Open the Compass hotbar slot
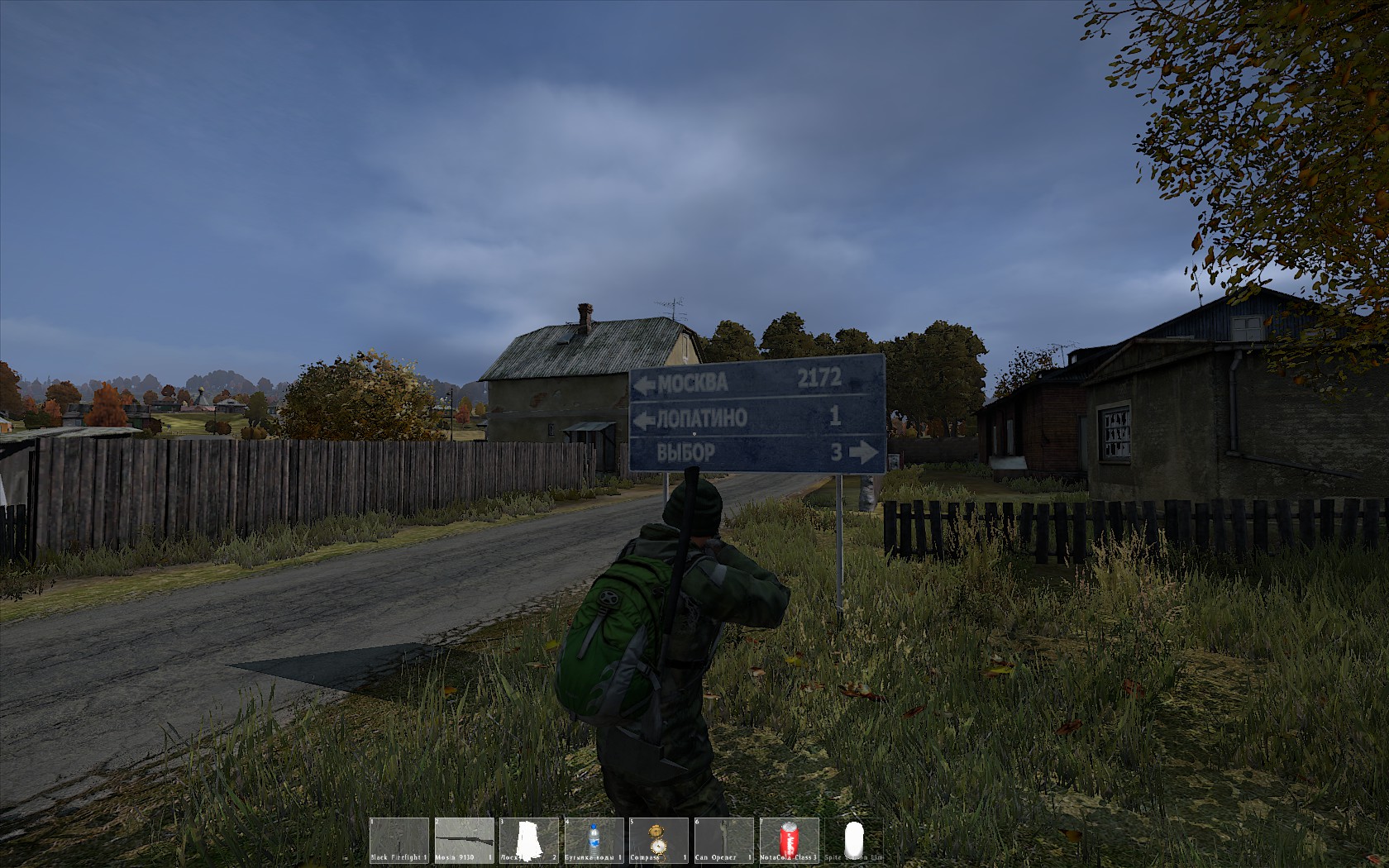 (x=658, y=841)
